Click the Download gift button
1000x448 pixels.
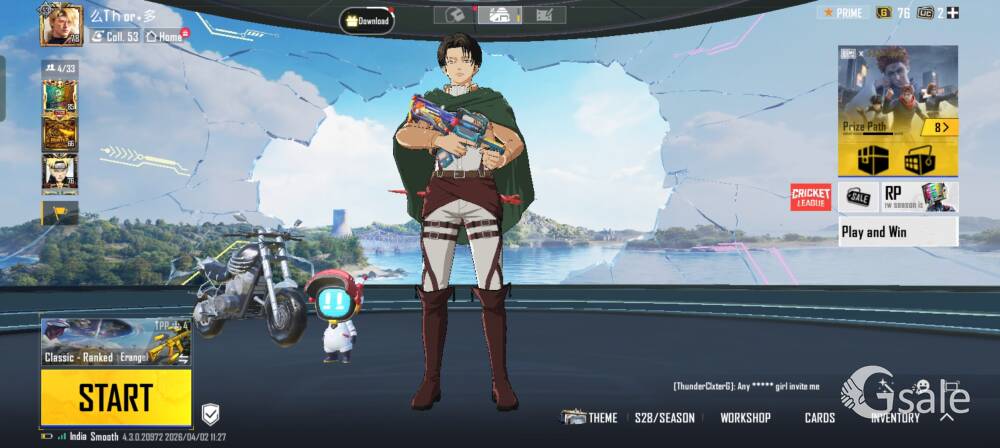click(366, 20)
